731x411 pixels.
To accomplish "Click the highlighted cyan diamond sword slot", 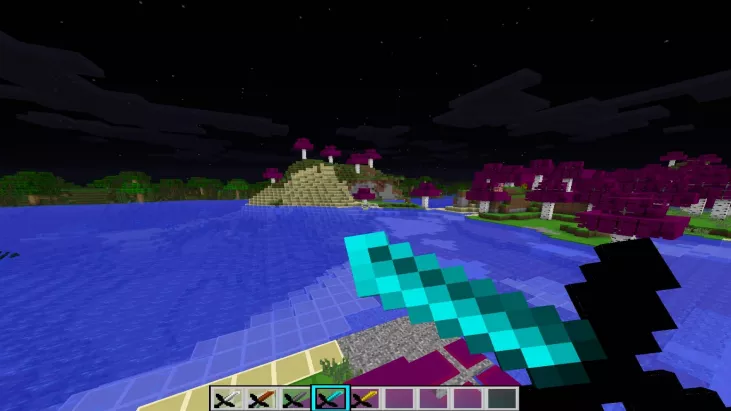I will pyautogui.click(x=329, y=399).
